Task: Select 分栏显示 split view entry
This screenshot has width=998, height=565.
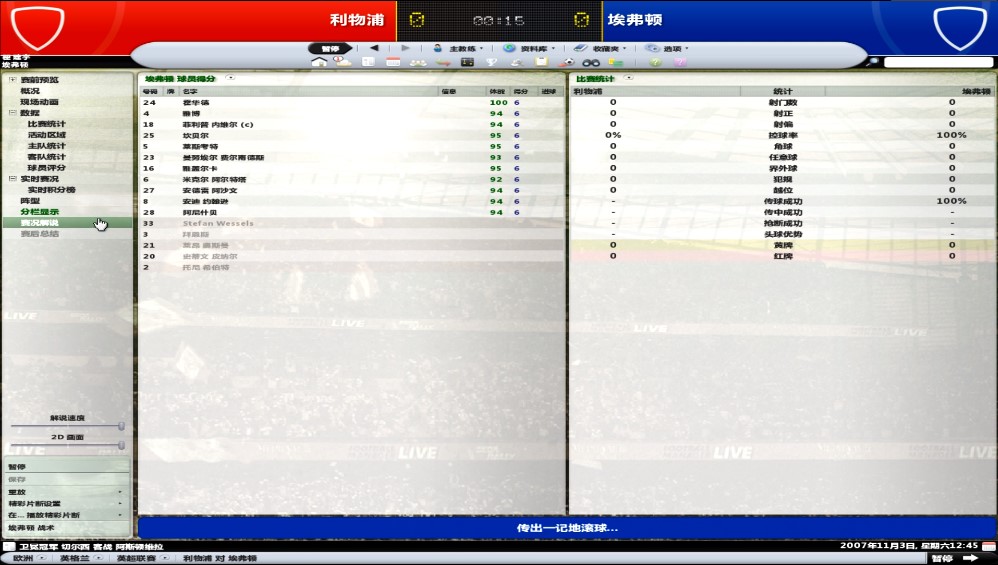Action: pos(39,212)
